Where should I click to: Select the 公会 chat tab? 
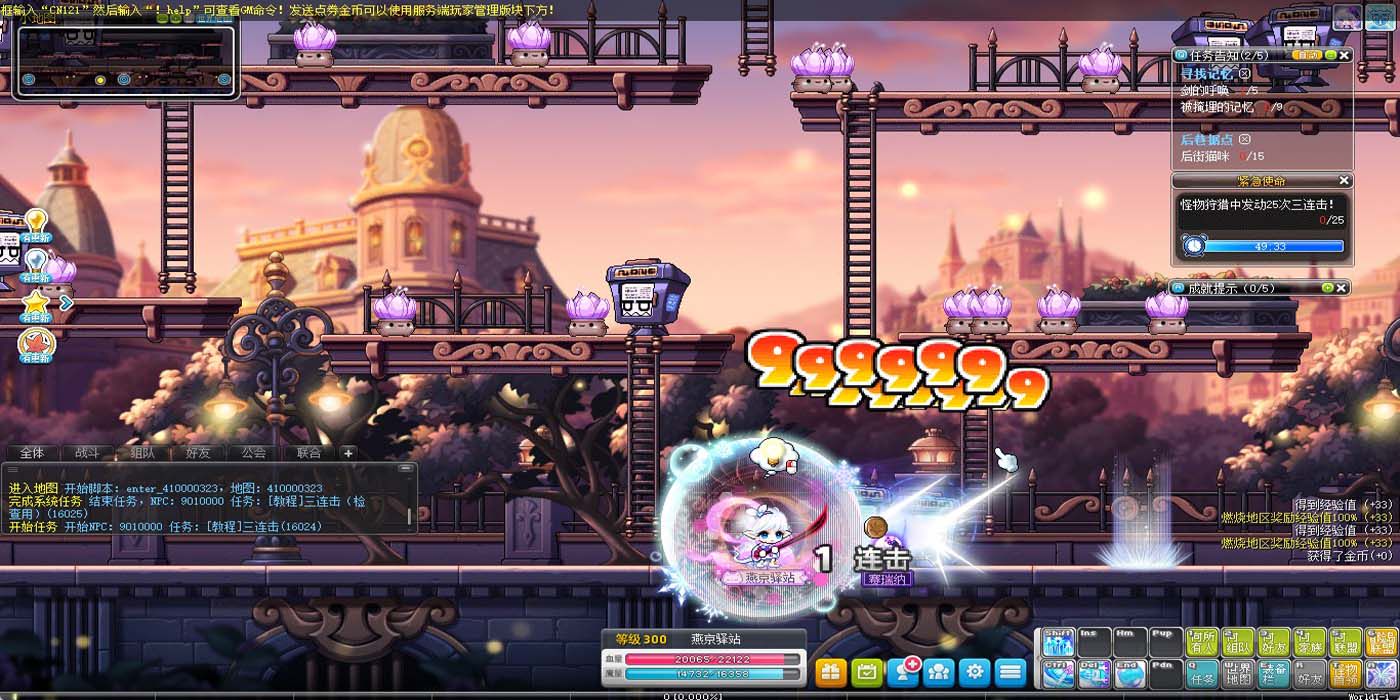tap(254, 453)
